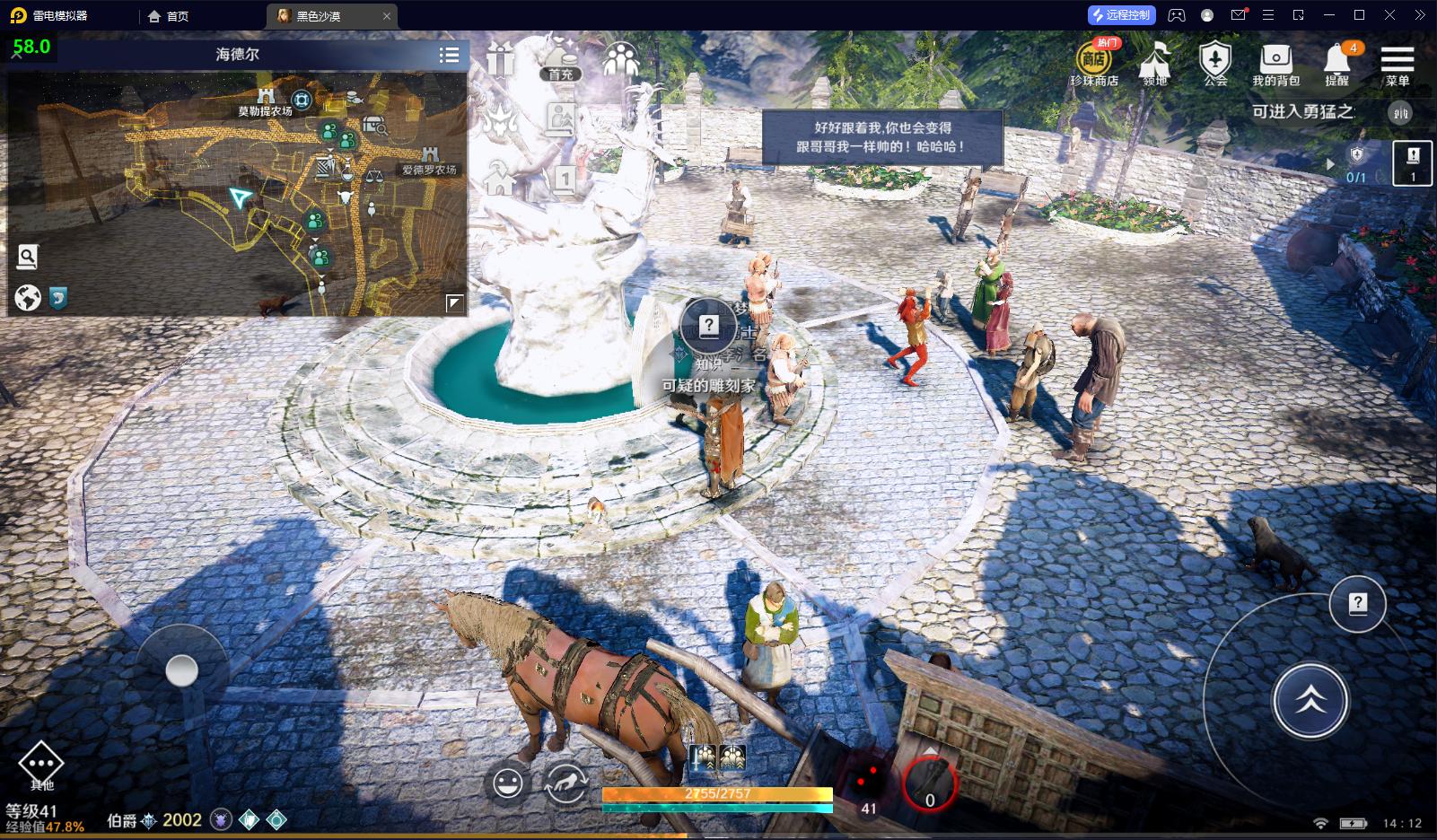The image size is (1437, 840).
Task: Open the emote smiley button
Action: click(508, 783)
